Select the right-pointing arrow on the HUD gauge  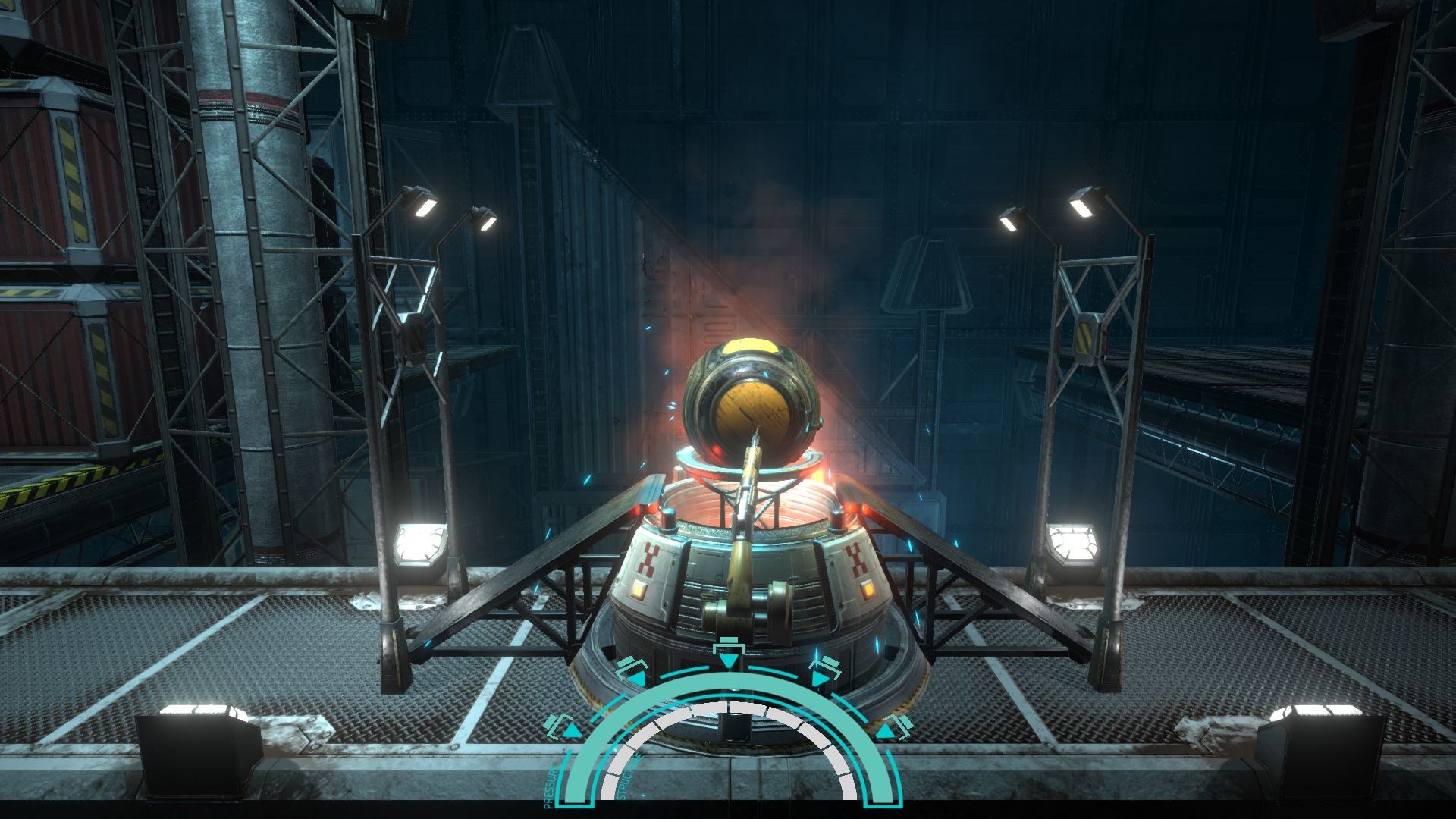pyautogui.click(x=885, y=731)
